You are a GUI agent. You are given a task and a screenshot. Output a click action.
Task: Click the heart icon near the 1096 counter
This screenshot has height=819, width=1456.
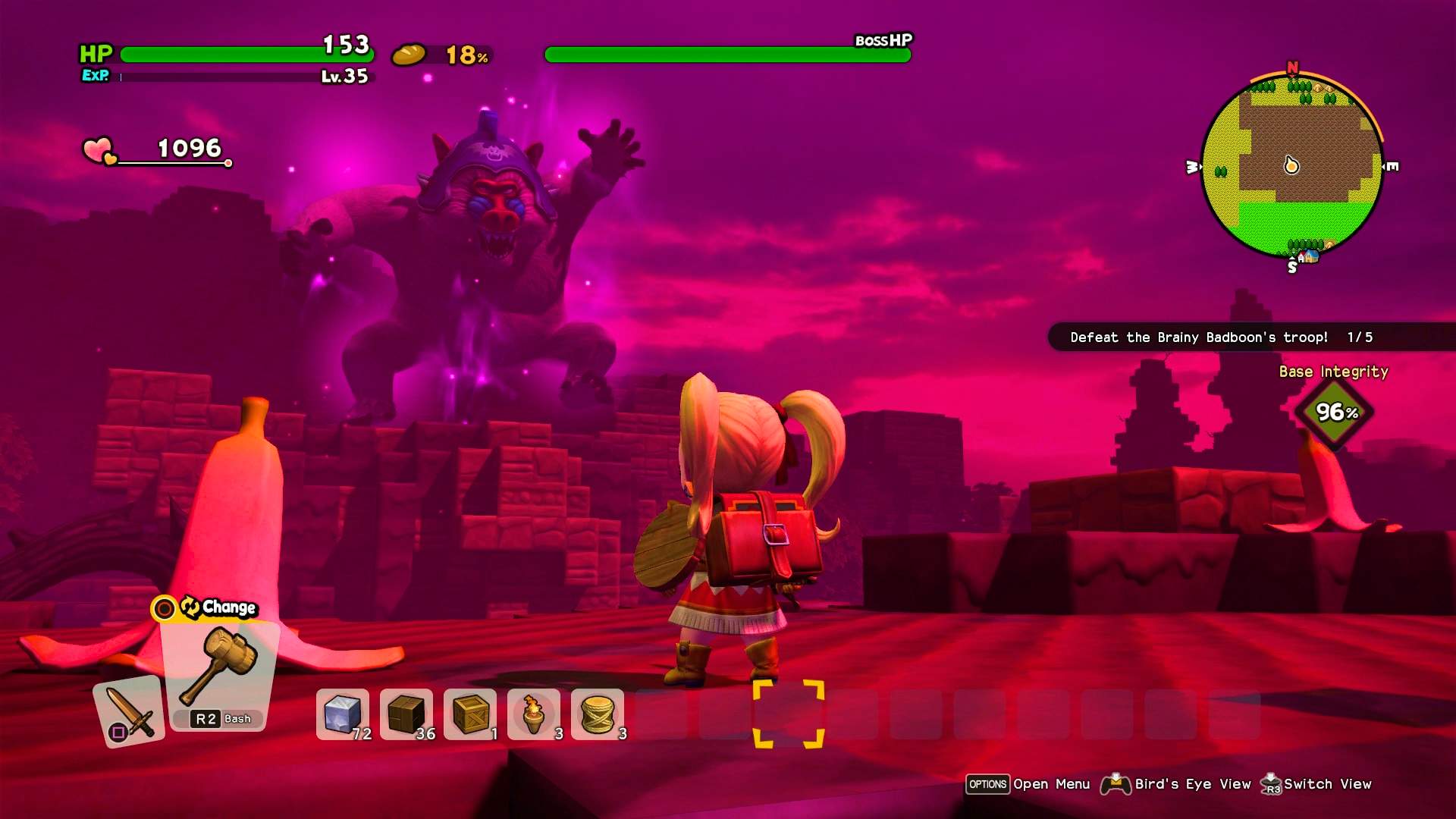tap(97, 149)
